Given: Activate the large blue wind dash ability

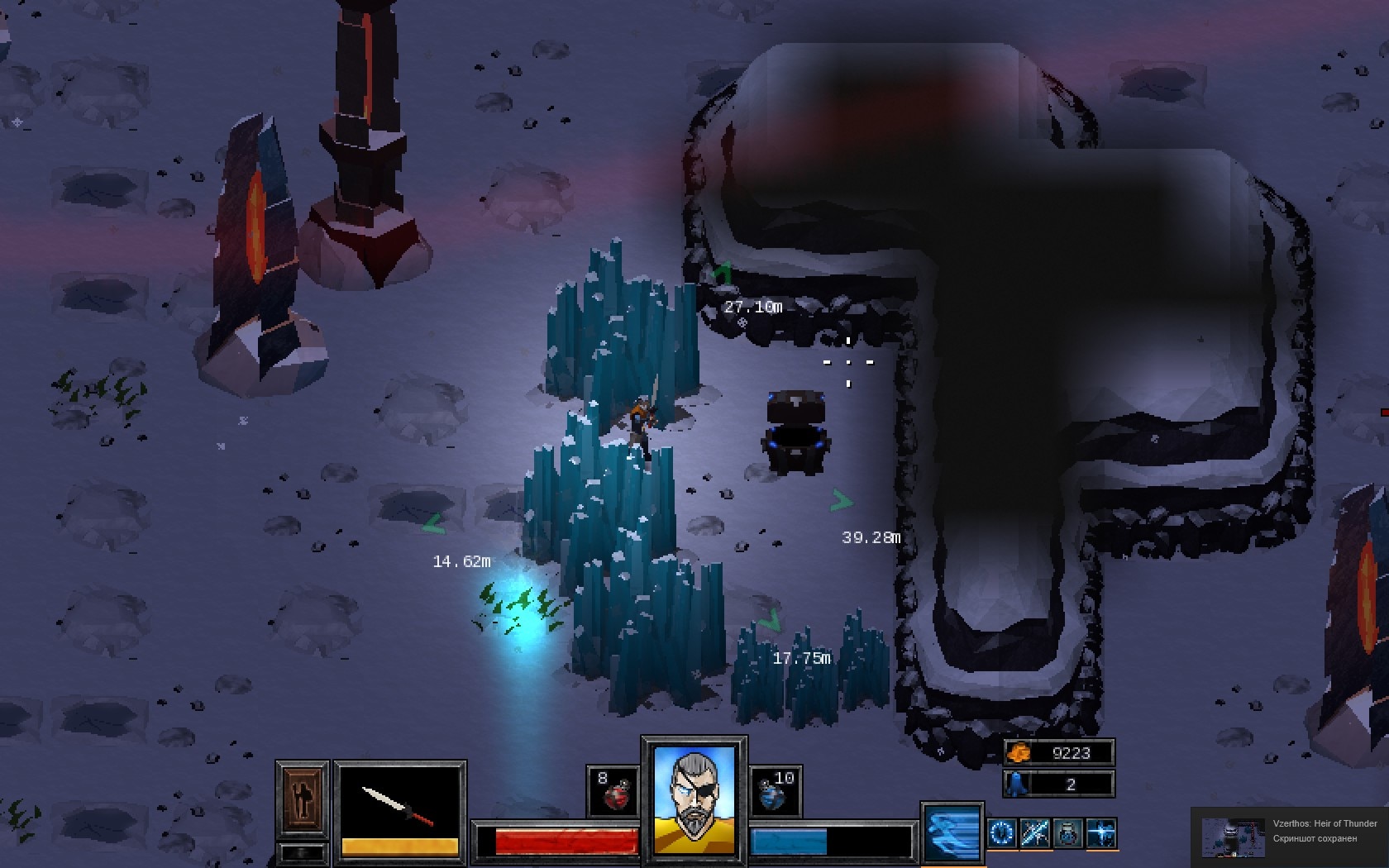Looking at the screenshot, I should tap(952, 832).
